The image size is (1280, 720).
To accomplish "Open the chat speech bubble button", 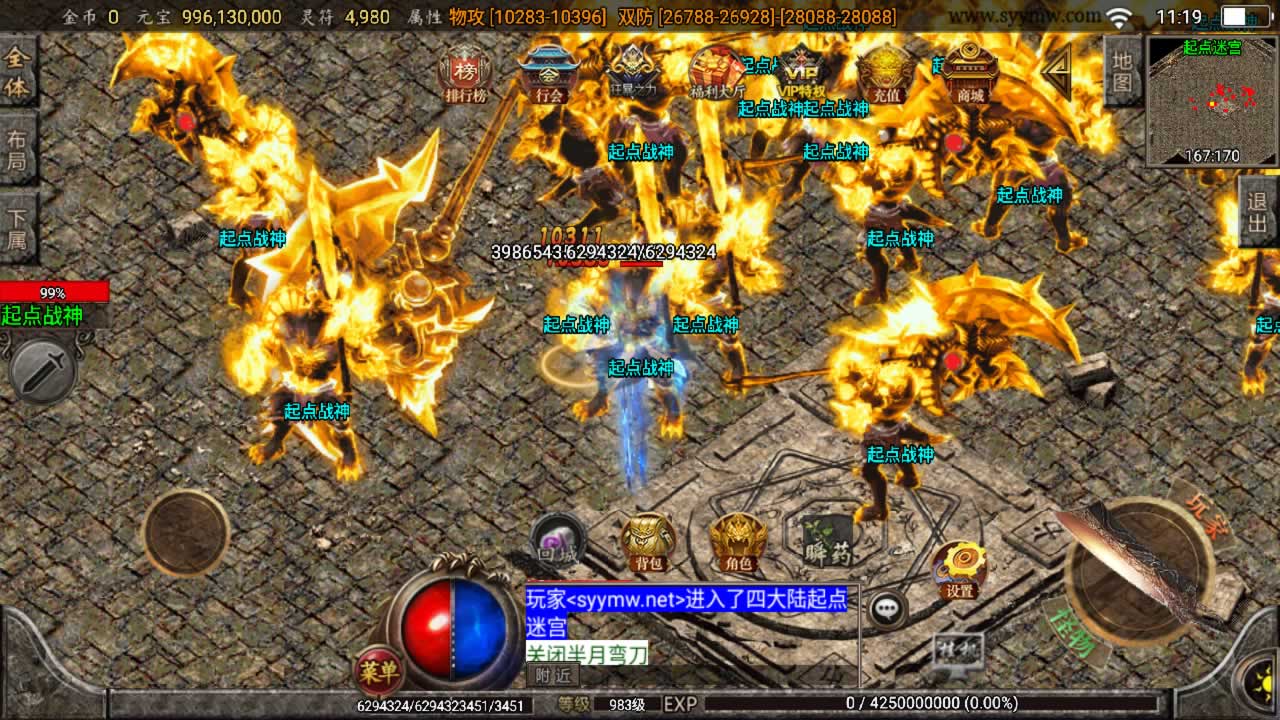I will (887, 608).
